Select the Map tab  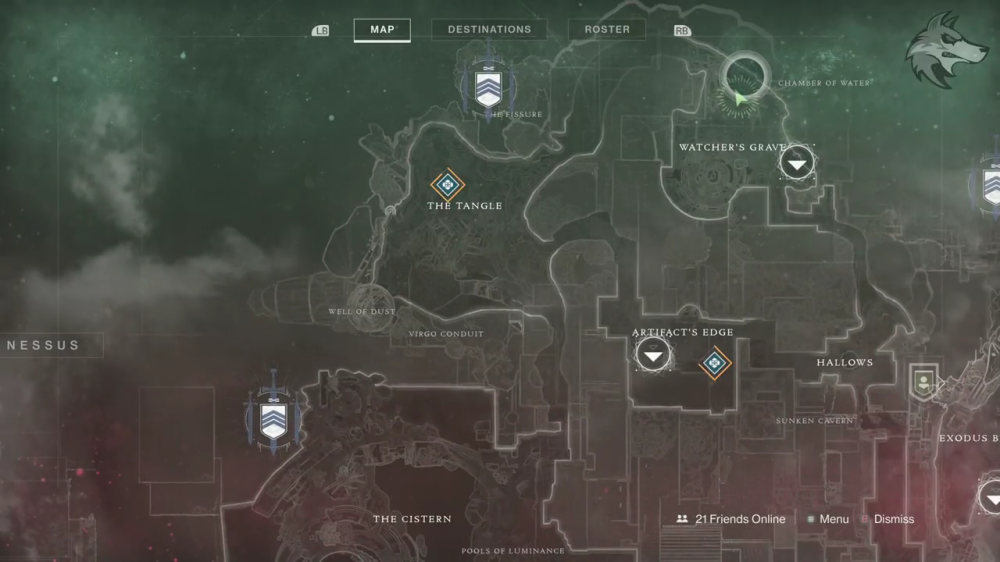[382, 30]
